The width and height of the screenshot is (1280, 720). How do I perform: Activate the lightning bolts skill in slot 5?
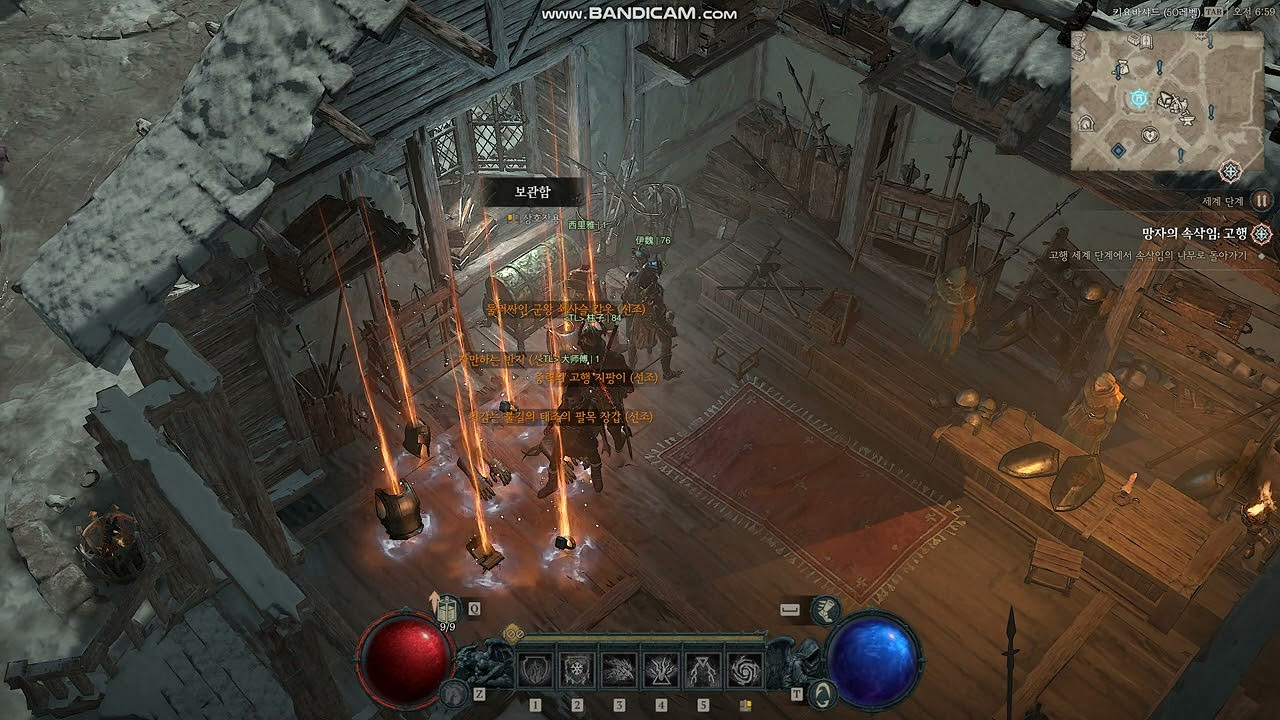pos(703,669)
